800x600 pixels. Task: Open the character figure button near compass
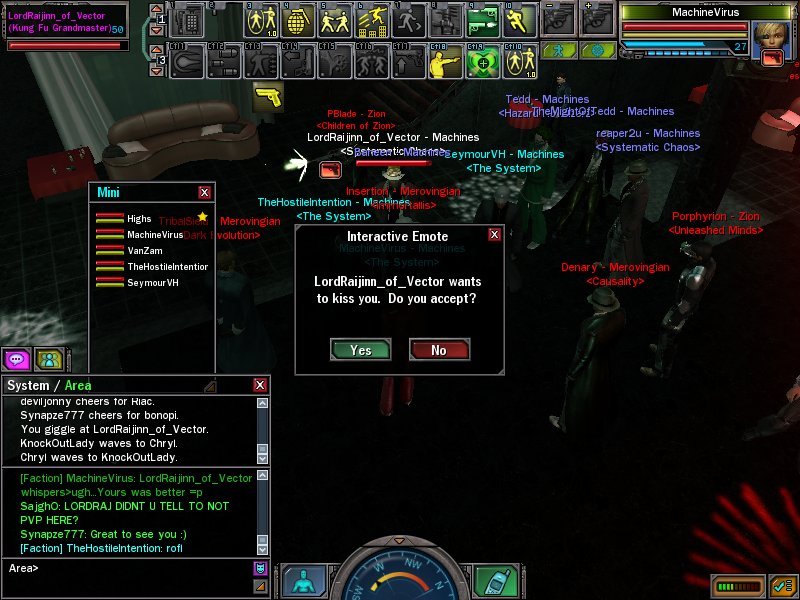coord(304,581)
